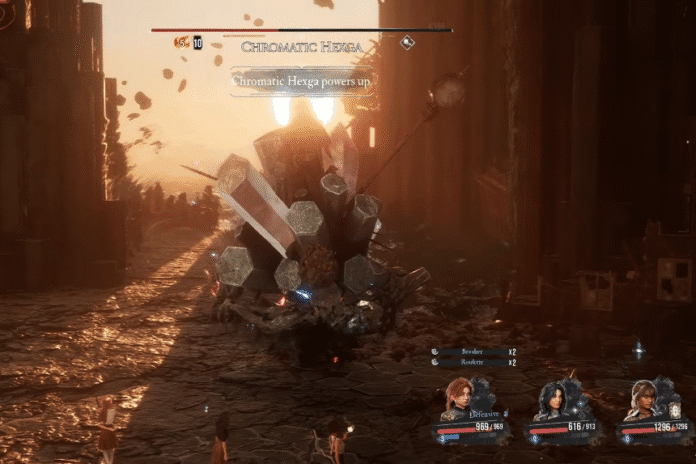Image resolution: width=696 pixels, height=464 pixels.
Task: Click the diamond icon beside the boss bar
Action: (407, 42)
